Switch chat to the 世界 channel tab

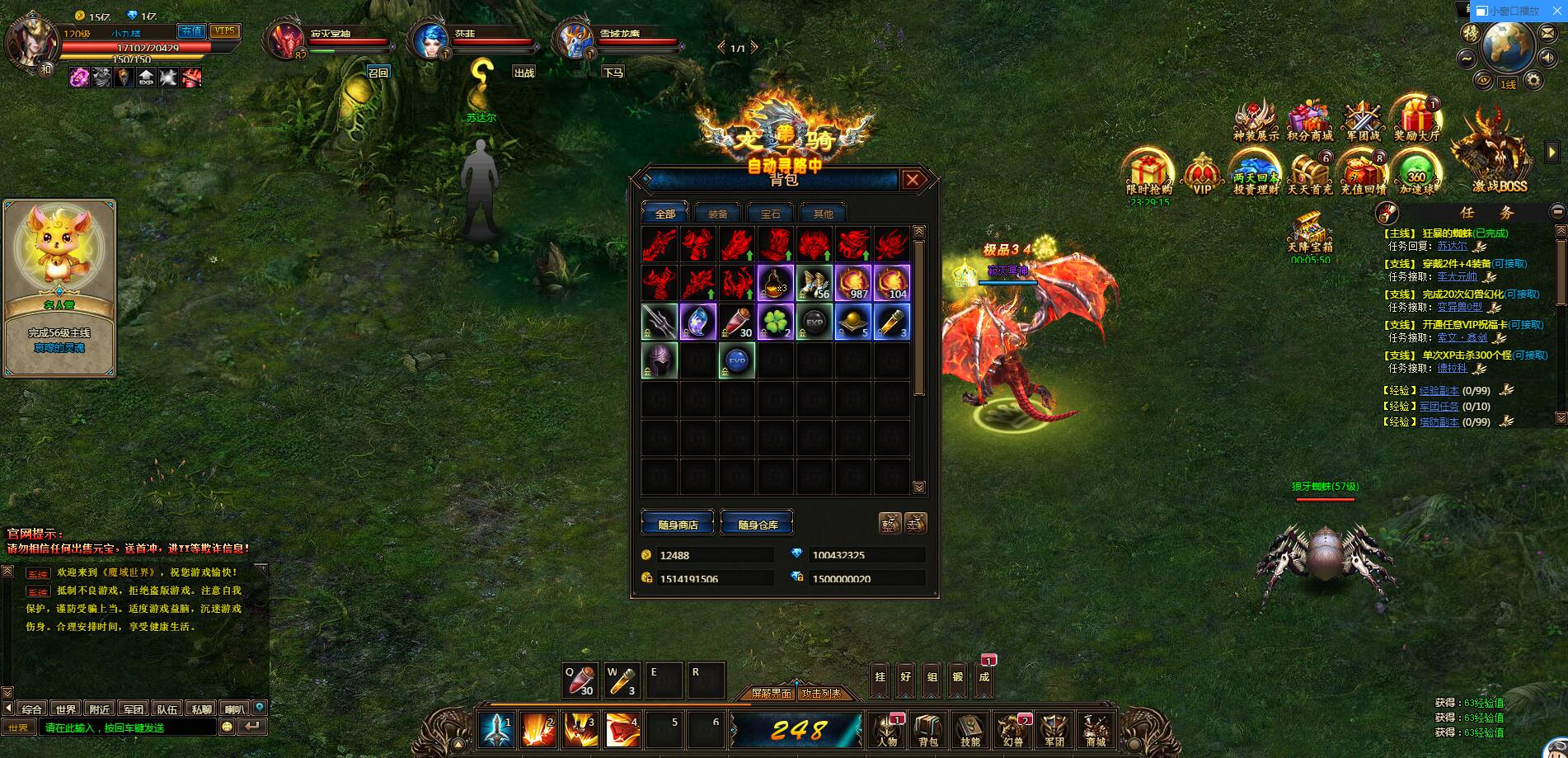pyautogui.click(x=66, y=709)
